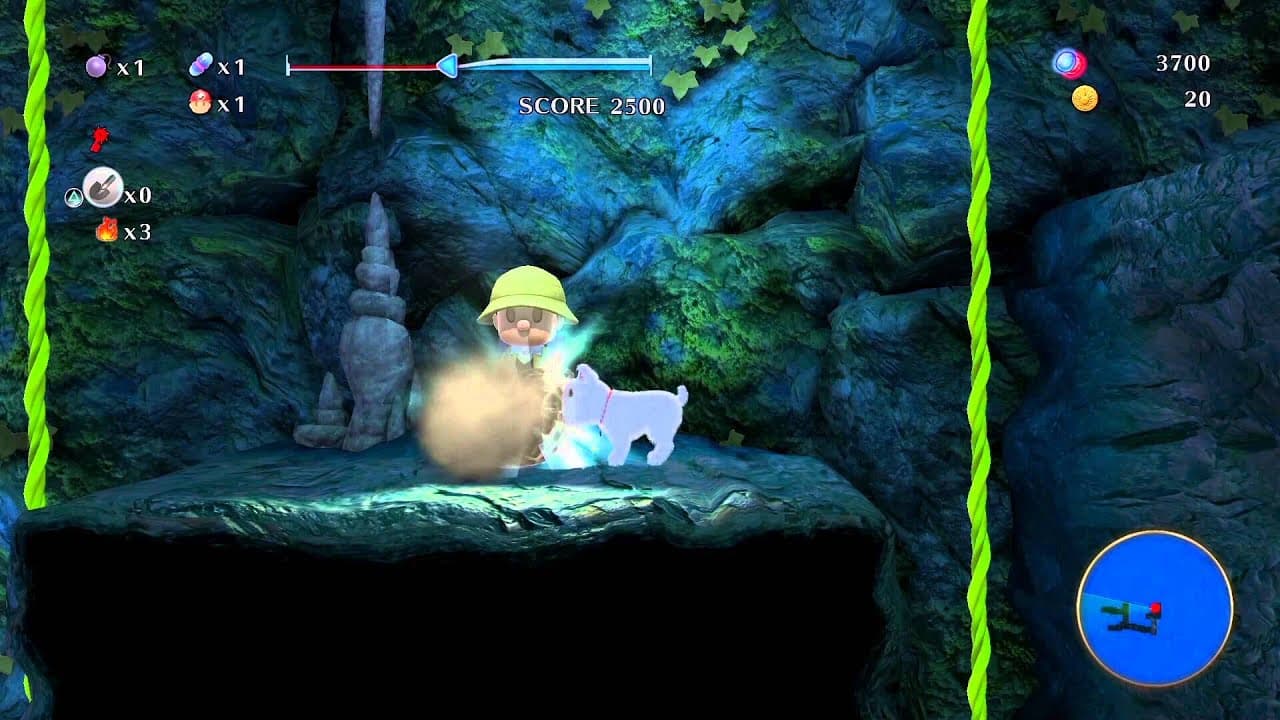This screenshot has height=720, width=1280.
Task: Click the arrow marker on the progress bar
Action: [446, 67]
